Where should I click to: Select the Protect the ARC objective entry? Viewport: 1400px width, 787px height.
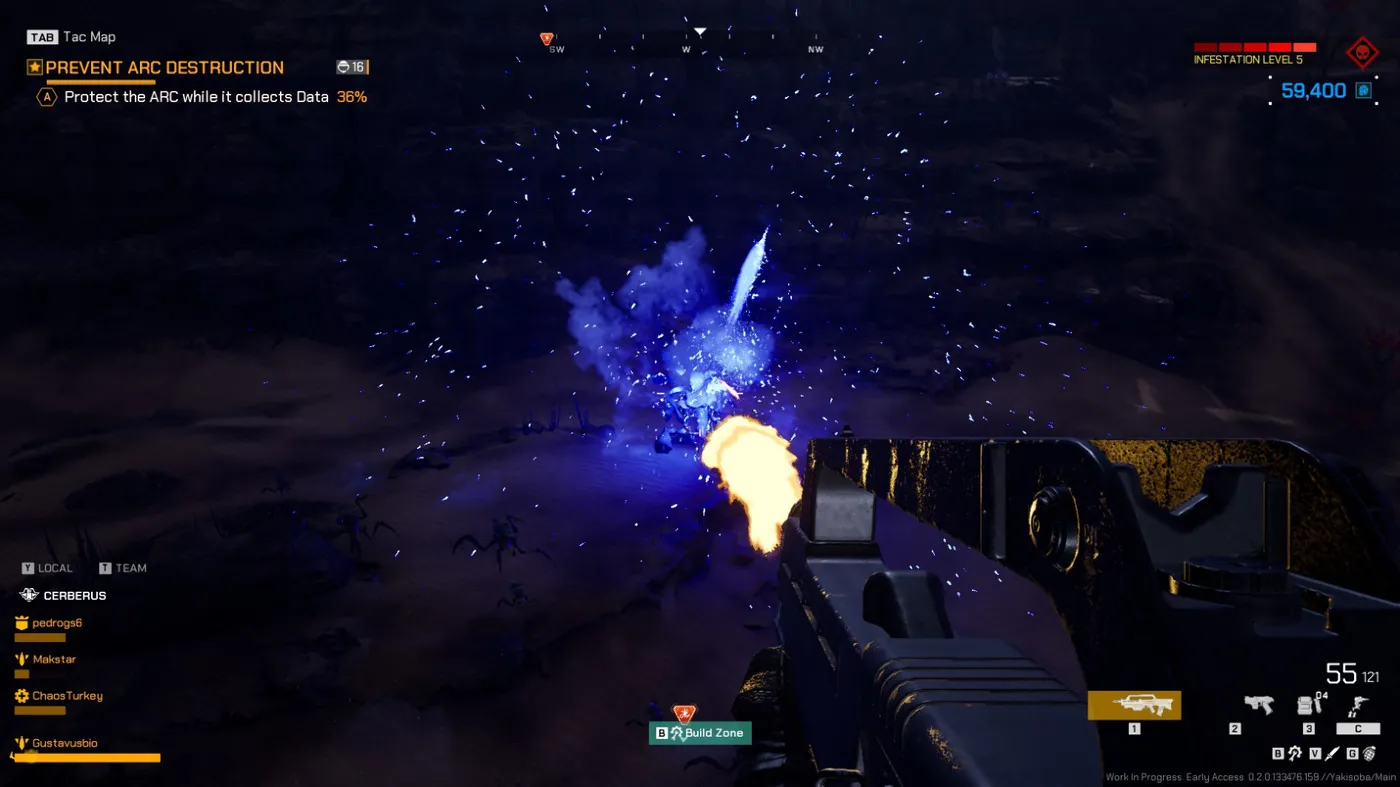pyautogui.click(x=196, y=97)
